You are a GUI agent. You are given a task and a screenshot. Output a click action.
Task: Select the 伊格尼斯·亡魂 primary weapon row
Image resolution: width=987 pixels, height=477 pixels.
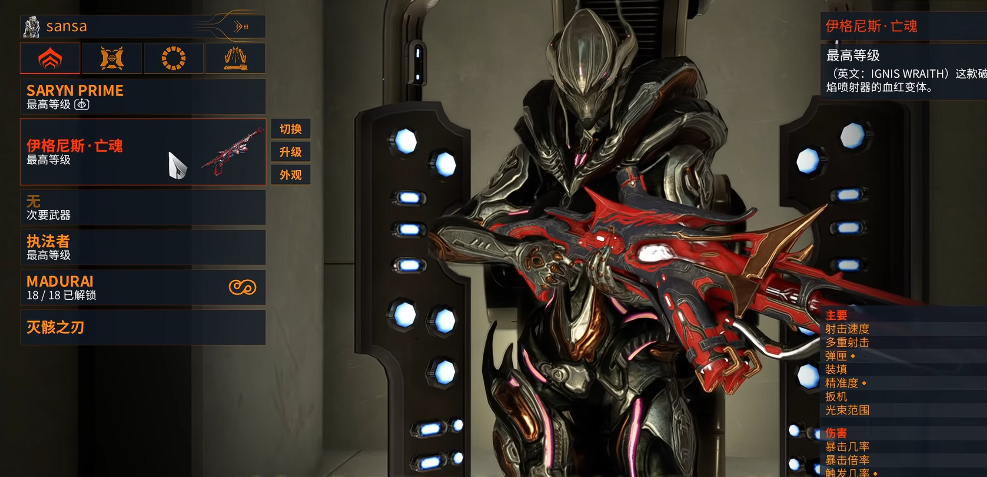pyautogui.click(x=143, y=152)
